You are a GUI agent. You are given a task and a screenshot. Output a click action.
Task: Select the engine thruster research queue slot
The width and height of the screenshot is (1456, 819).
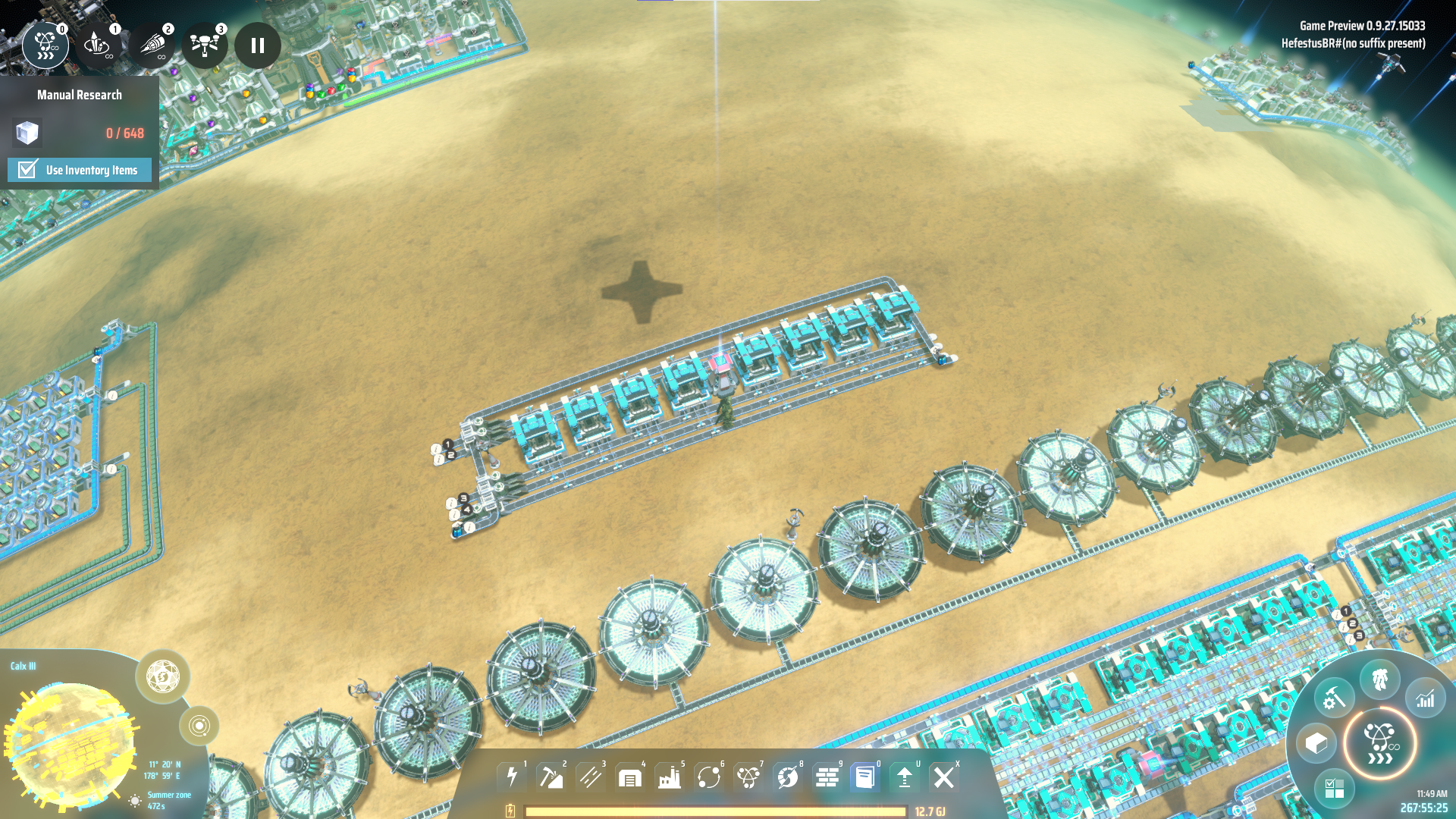[152, 45]
